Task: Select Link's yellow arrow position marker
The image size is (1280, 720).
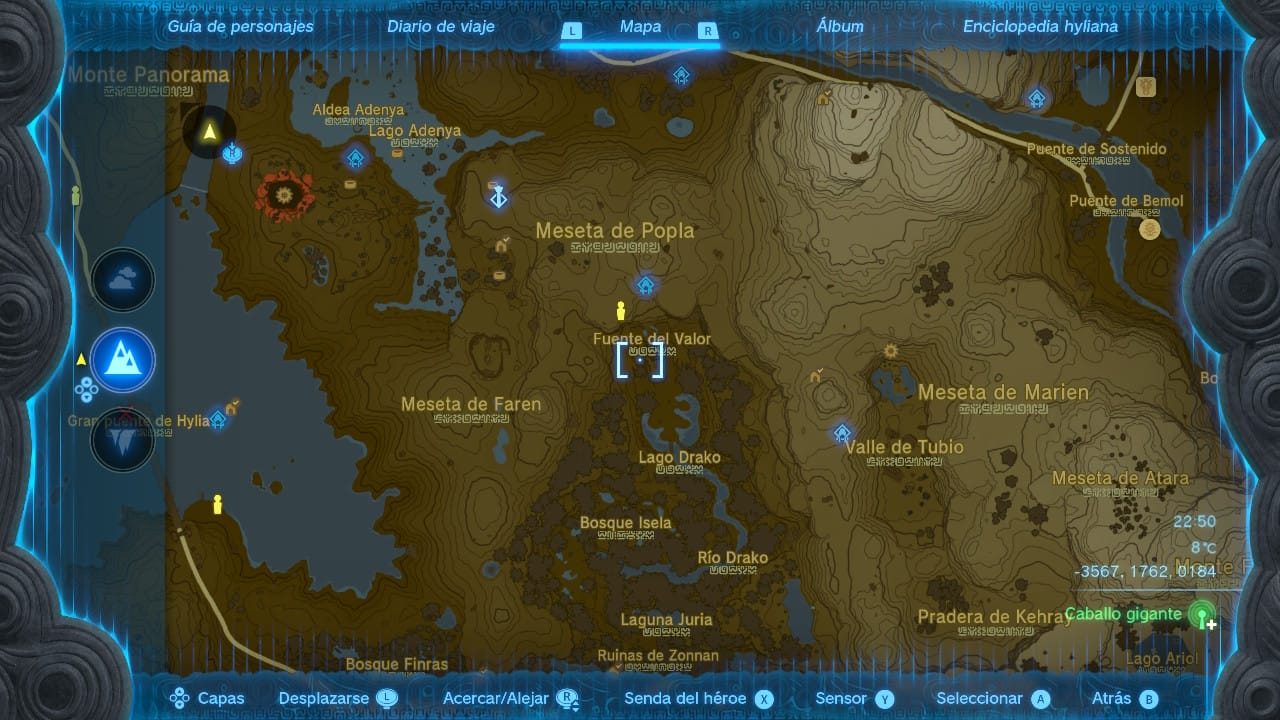Action: [x=210, y=132]
